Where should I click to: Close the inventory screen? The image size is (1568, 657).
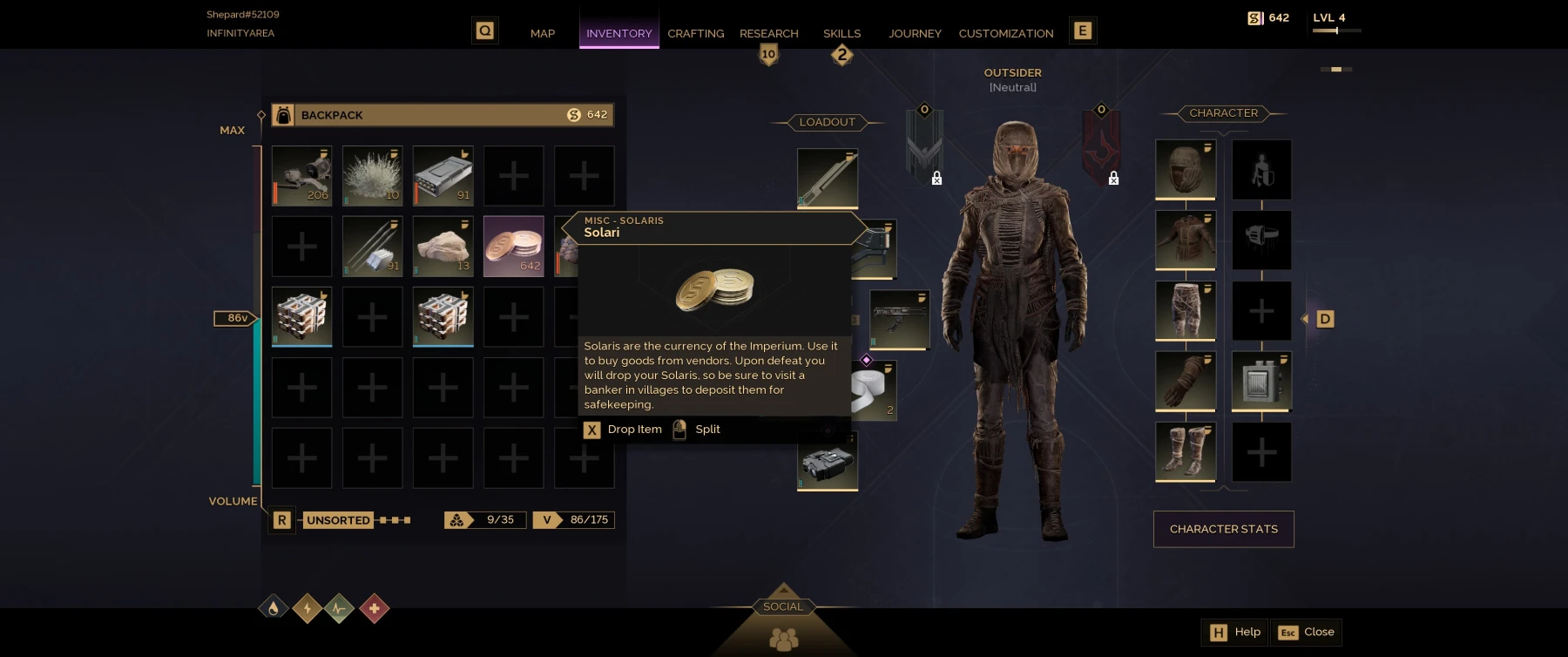(x=1307, y=632)
